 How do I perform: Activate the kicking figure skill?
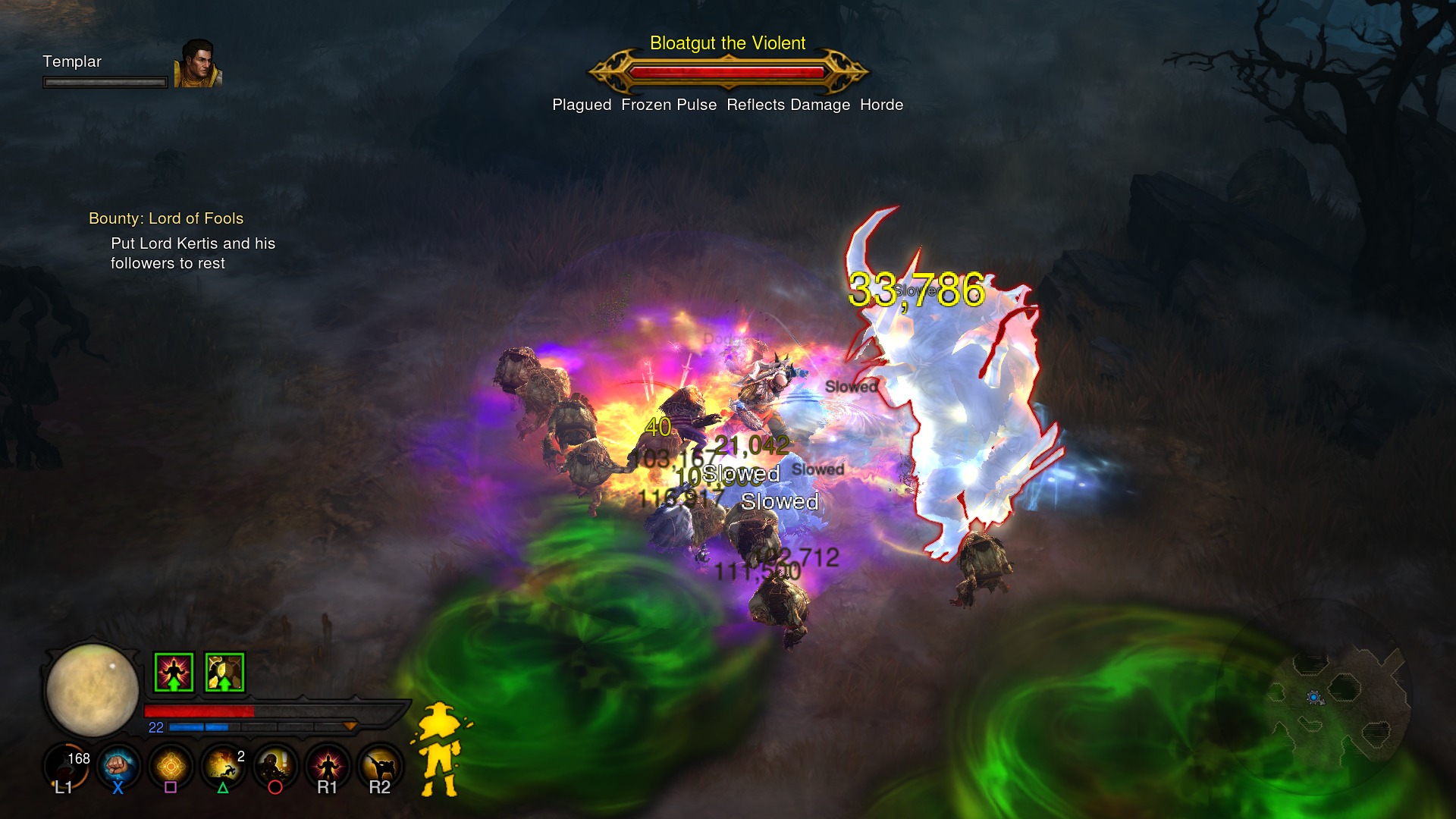click(x=380, y=766)
